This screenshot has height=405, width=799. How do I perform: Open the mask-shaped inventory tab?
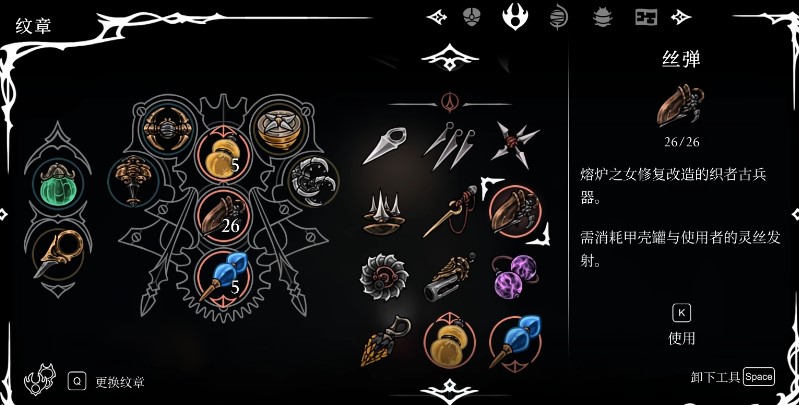[x=472, y=16]
